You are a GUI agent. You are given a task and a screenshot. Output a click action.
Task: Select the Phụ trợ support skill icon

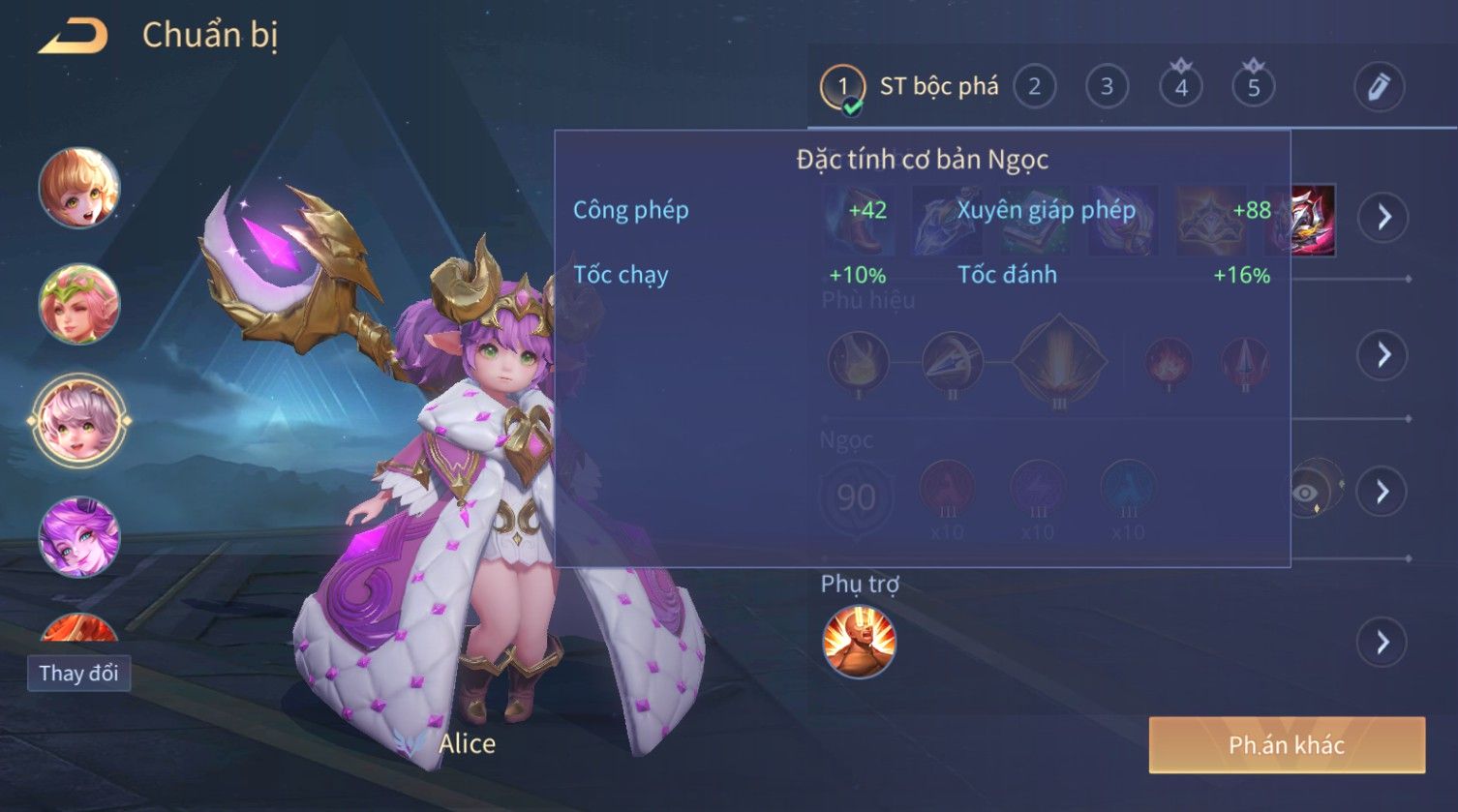pos(859,642)
